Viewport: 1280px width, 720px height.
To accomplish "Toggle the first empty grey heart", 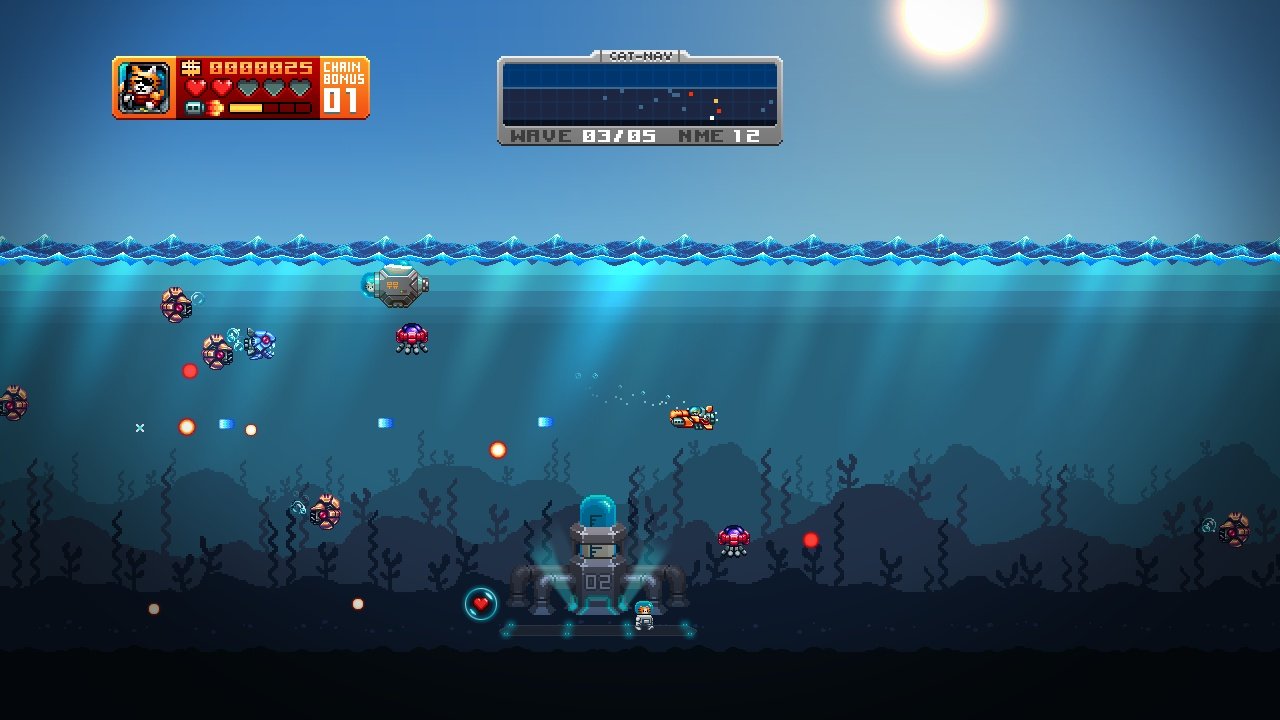I will click(249, 86).
